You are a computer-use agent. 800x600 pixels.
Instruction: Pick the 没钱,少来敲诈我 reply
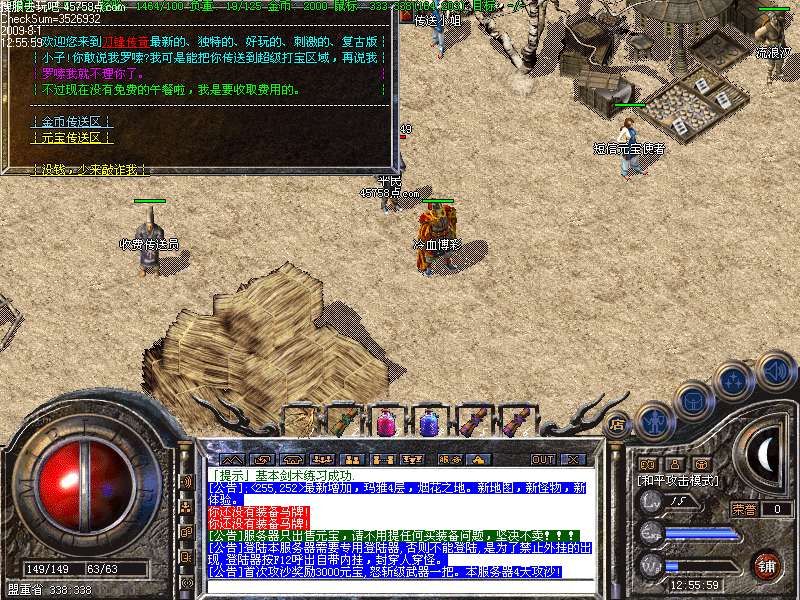pyautogui.click(x=88, y=171)
